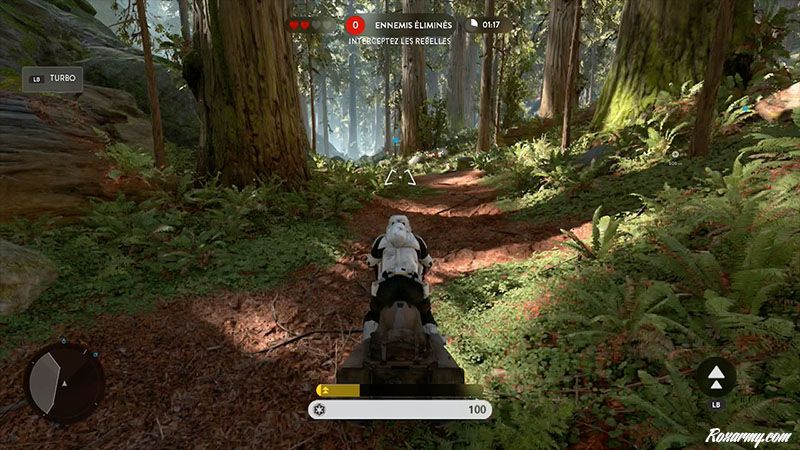This screenshot has width=800, height=450.
Task: Open the circular radar minimap
Action: pos(64,383)
